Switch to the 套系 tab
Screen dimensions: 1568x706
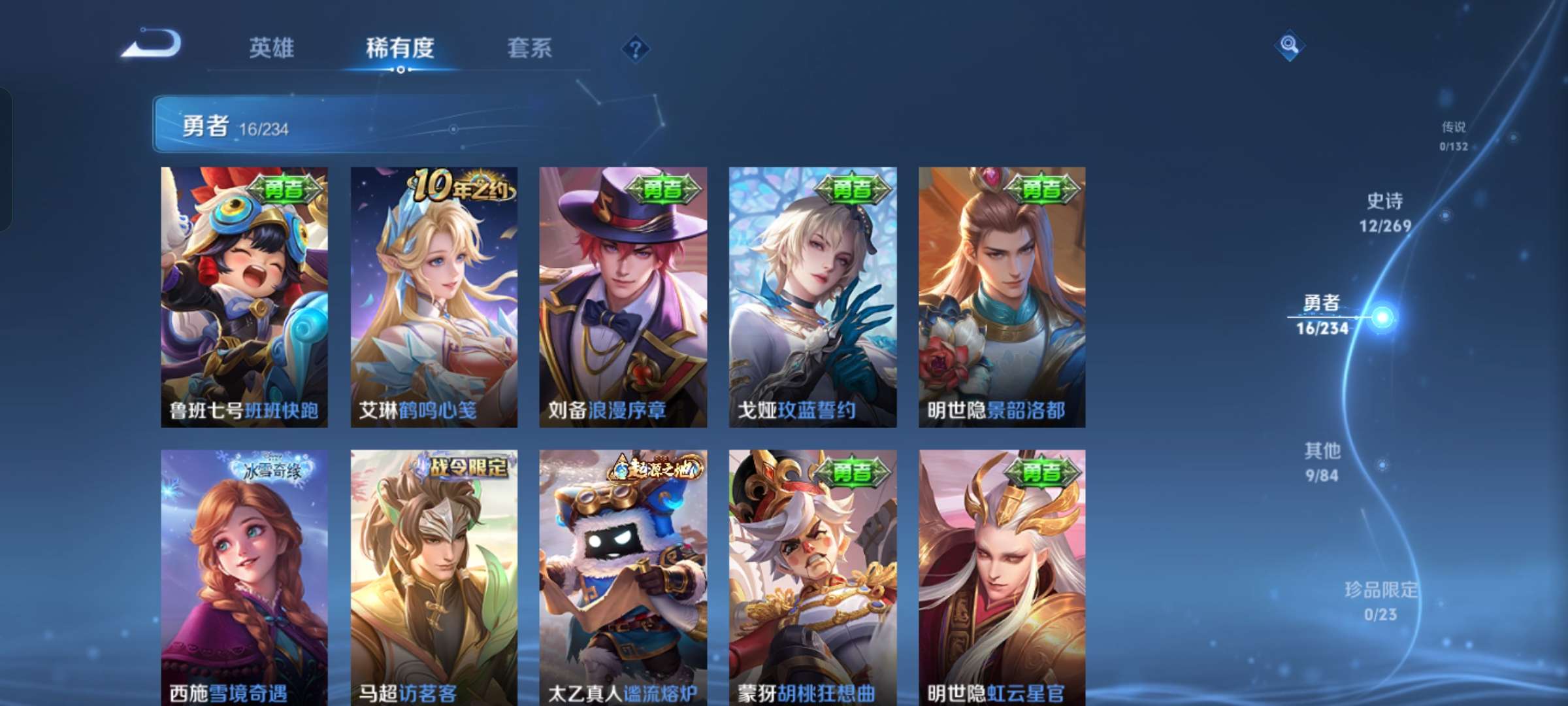pos(531,48)
